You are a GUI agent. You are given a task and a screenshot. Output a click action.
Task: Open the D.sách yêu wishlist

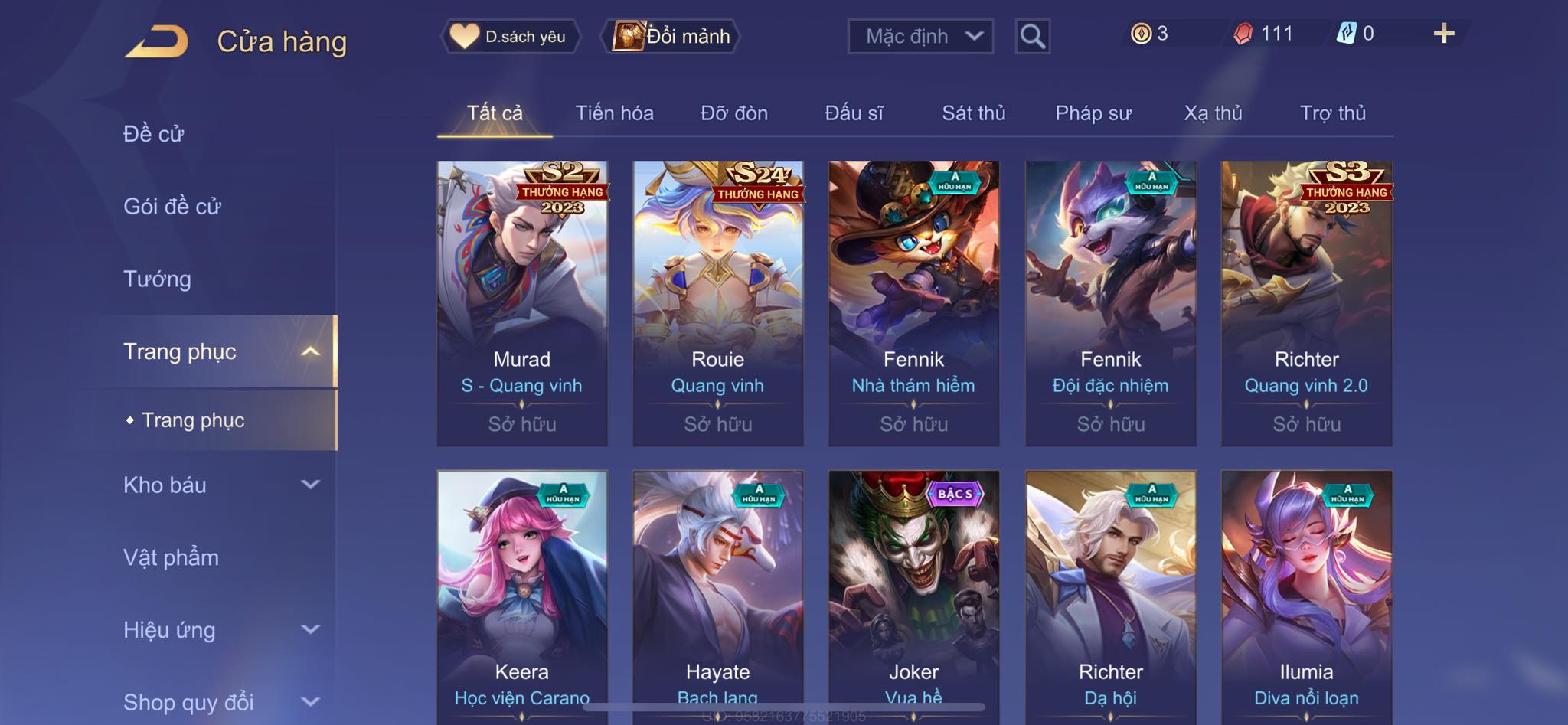510,36
